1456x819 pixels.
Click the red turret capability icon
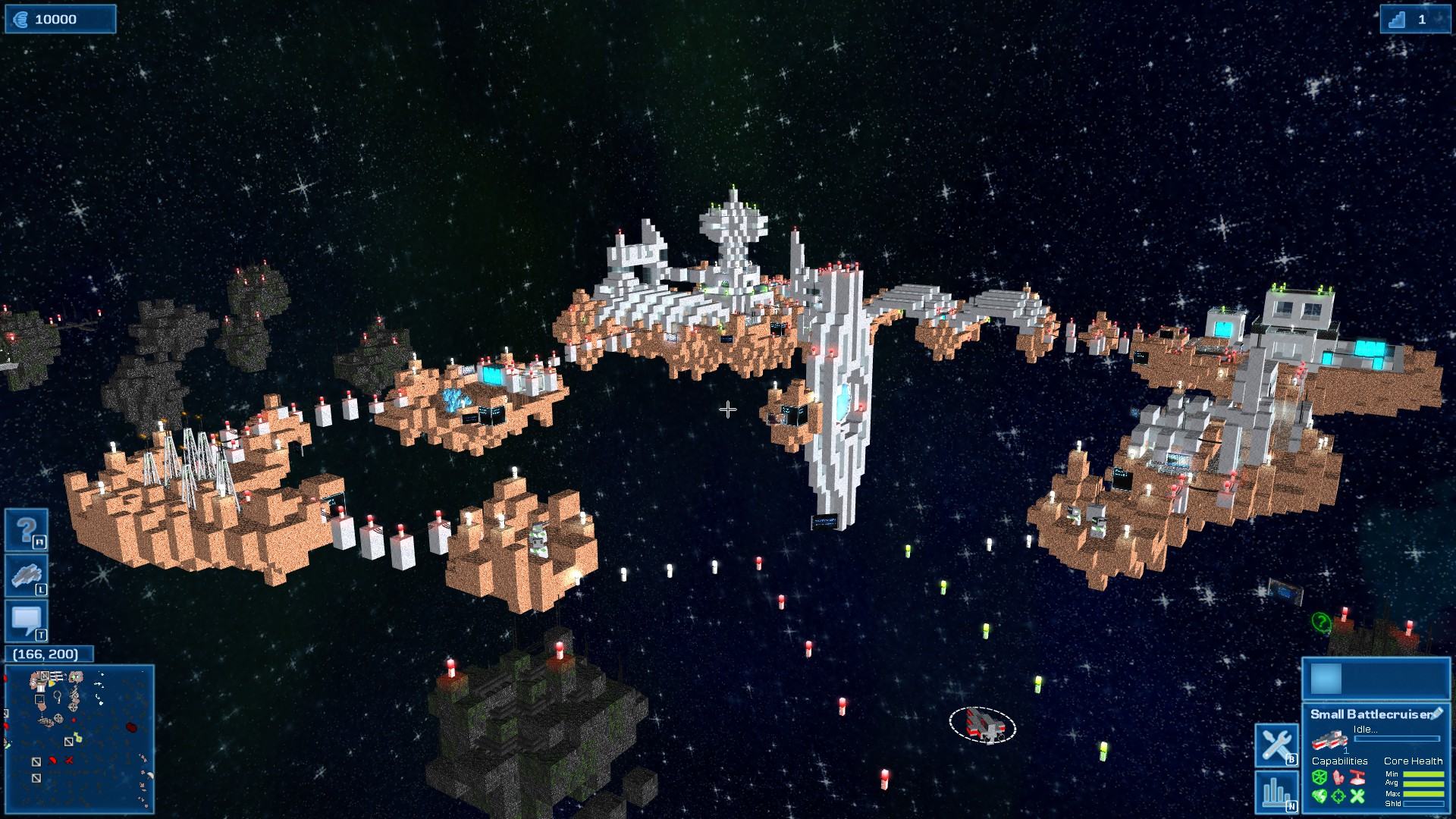coord(1357,777)
